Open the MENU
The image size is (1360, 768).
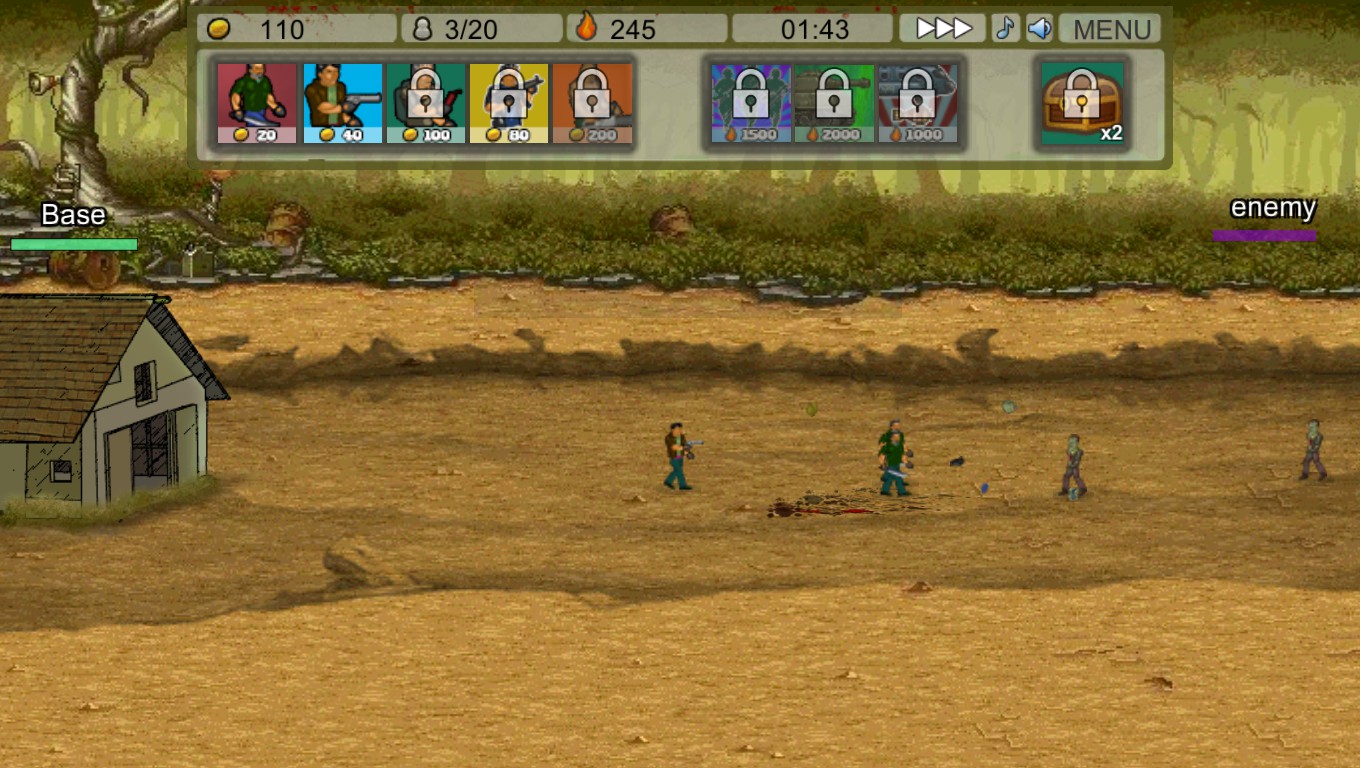tap(1108, 28)
